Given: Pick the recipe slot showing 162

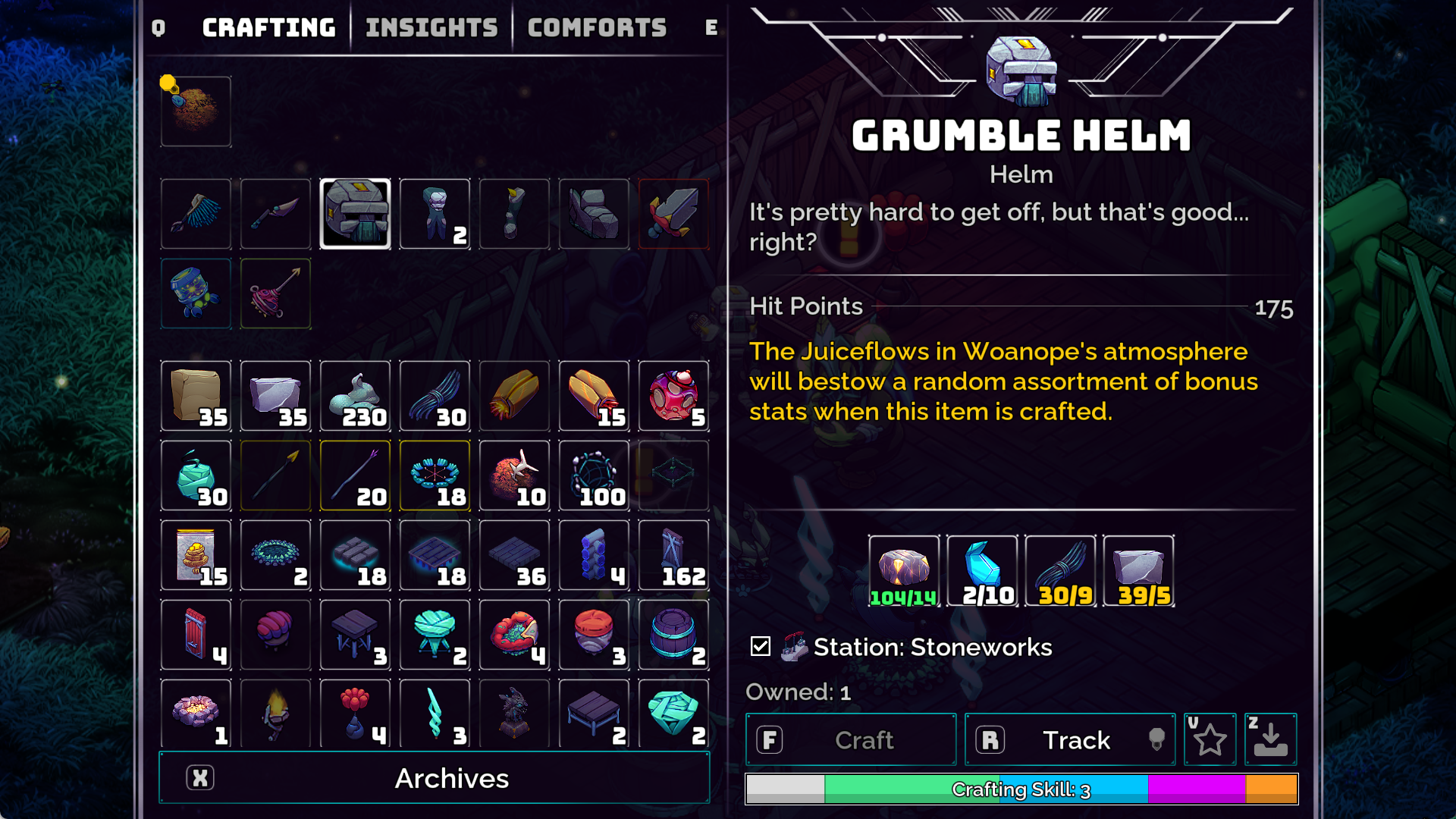Looking at the screenshot, I should [673, 555].
